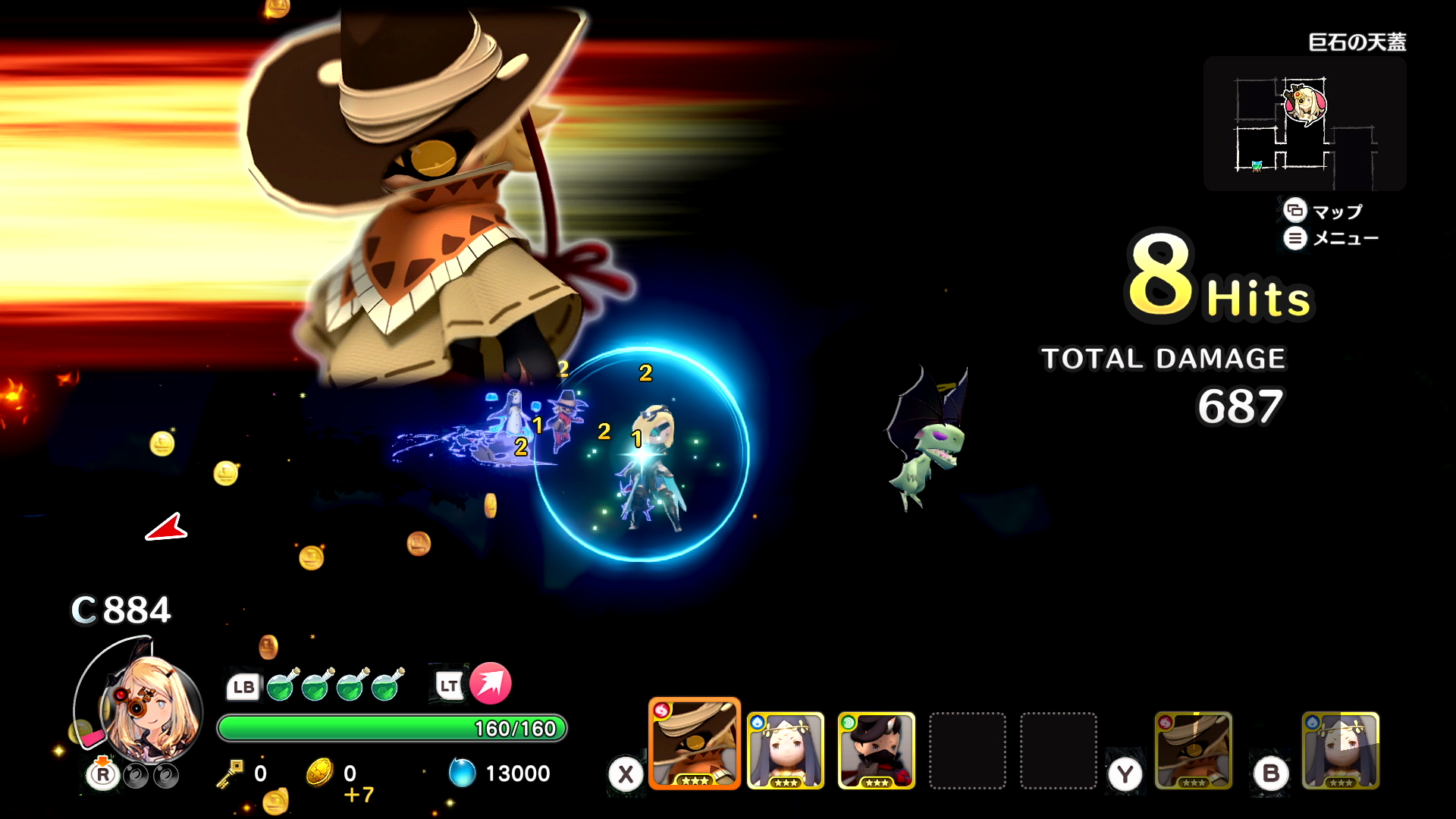Click the golden key icon
This screenshot has height=819, width=1456.
click(x=230, y=773)
